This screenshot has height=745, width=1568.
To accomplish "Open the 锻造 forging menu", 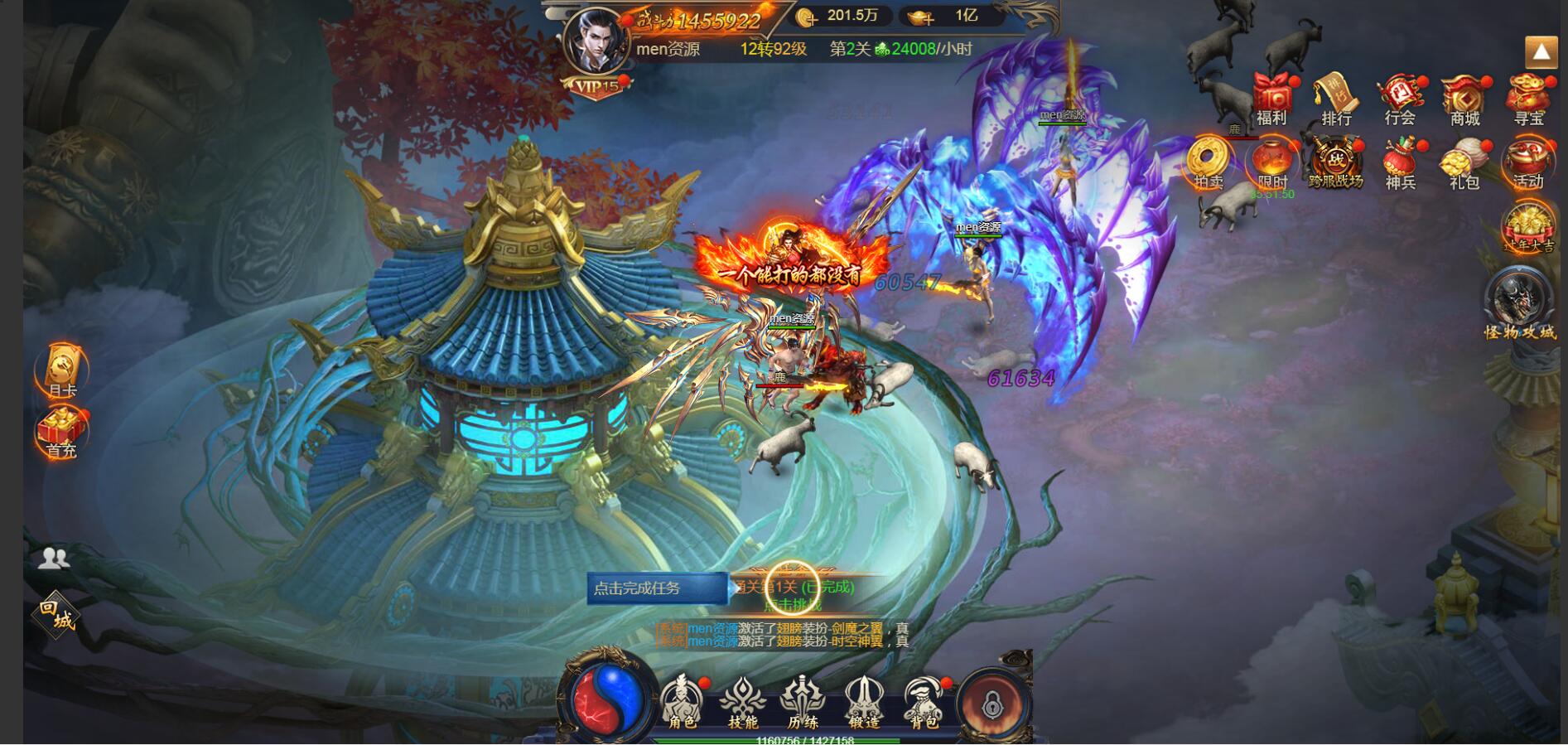I will (863, 702).
